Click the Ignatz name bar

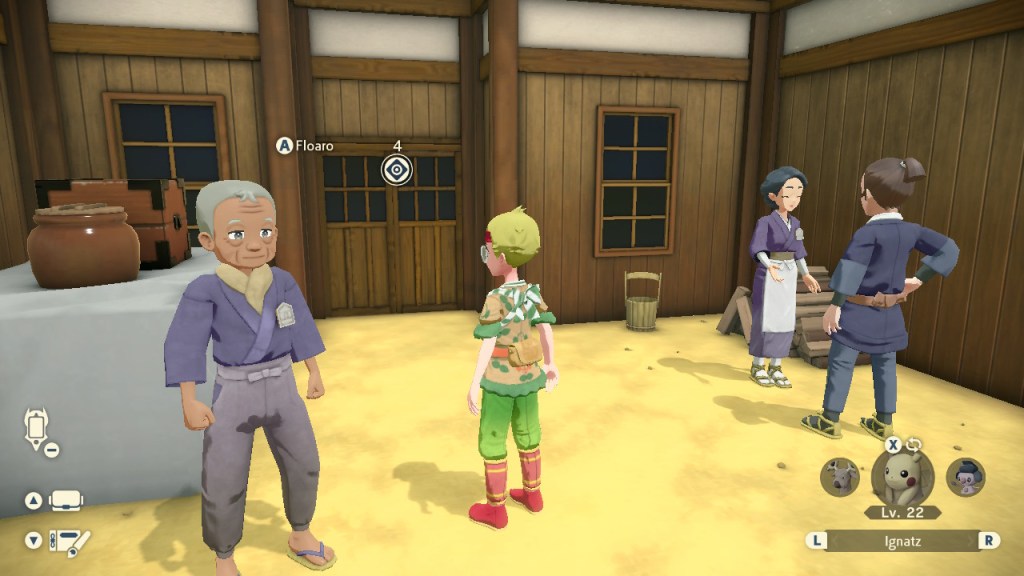click(x=902, y=540)
